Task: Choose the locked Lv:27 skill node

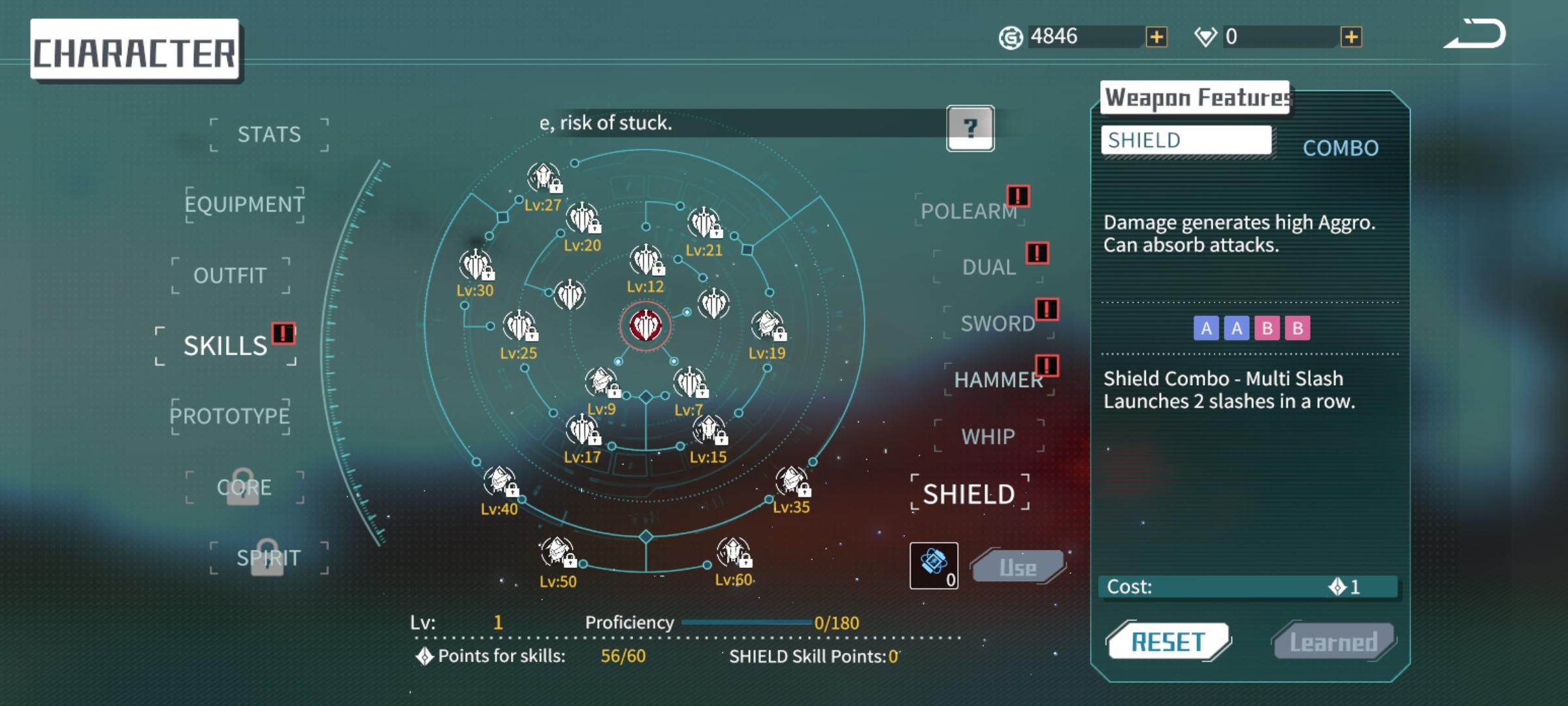Action: coord(544,178)
